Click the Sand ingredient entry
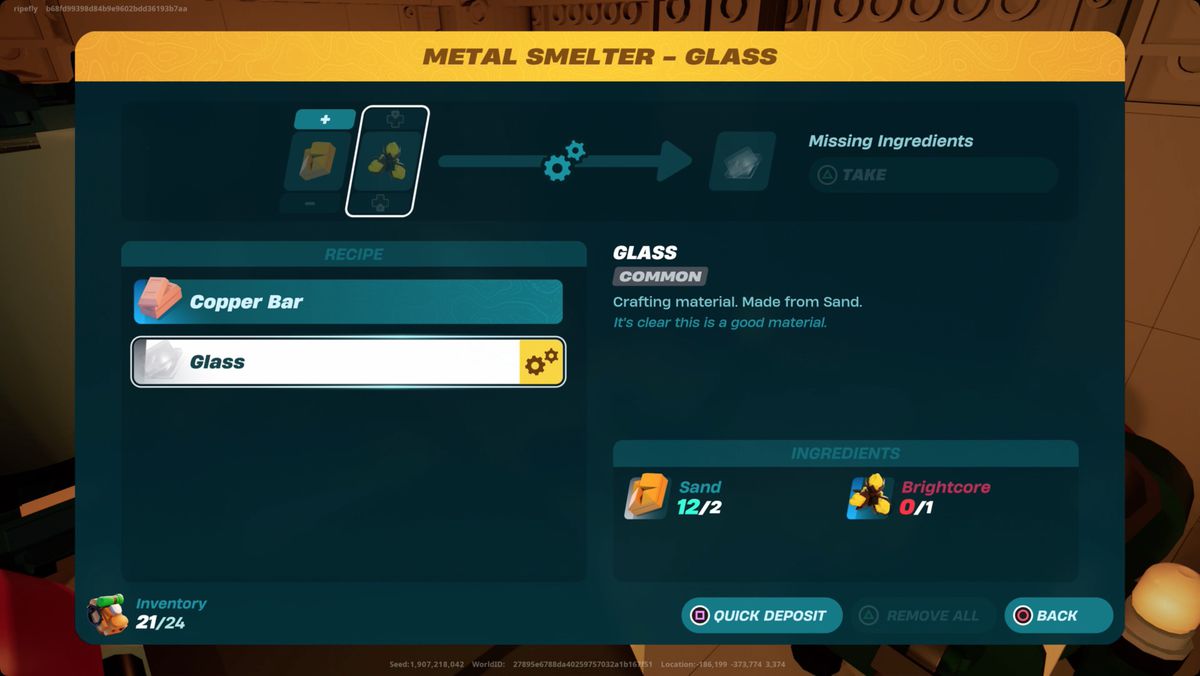This screenshot has height=676, width=1200. pyautogui.click(x=675, y=497)
